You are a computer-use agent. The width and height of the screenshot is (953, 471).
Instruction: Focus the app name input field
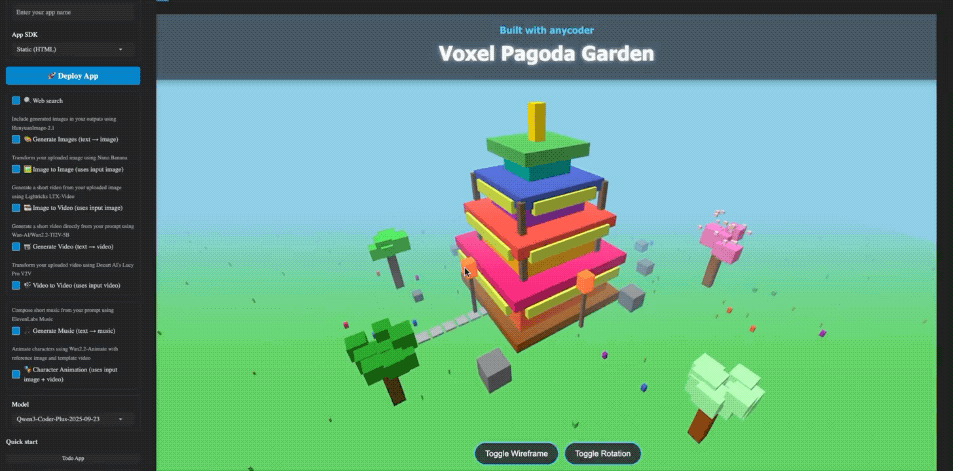pyautogui.click(x=73, y=10)
